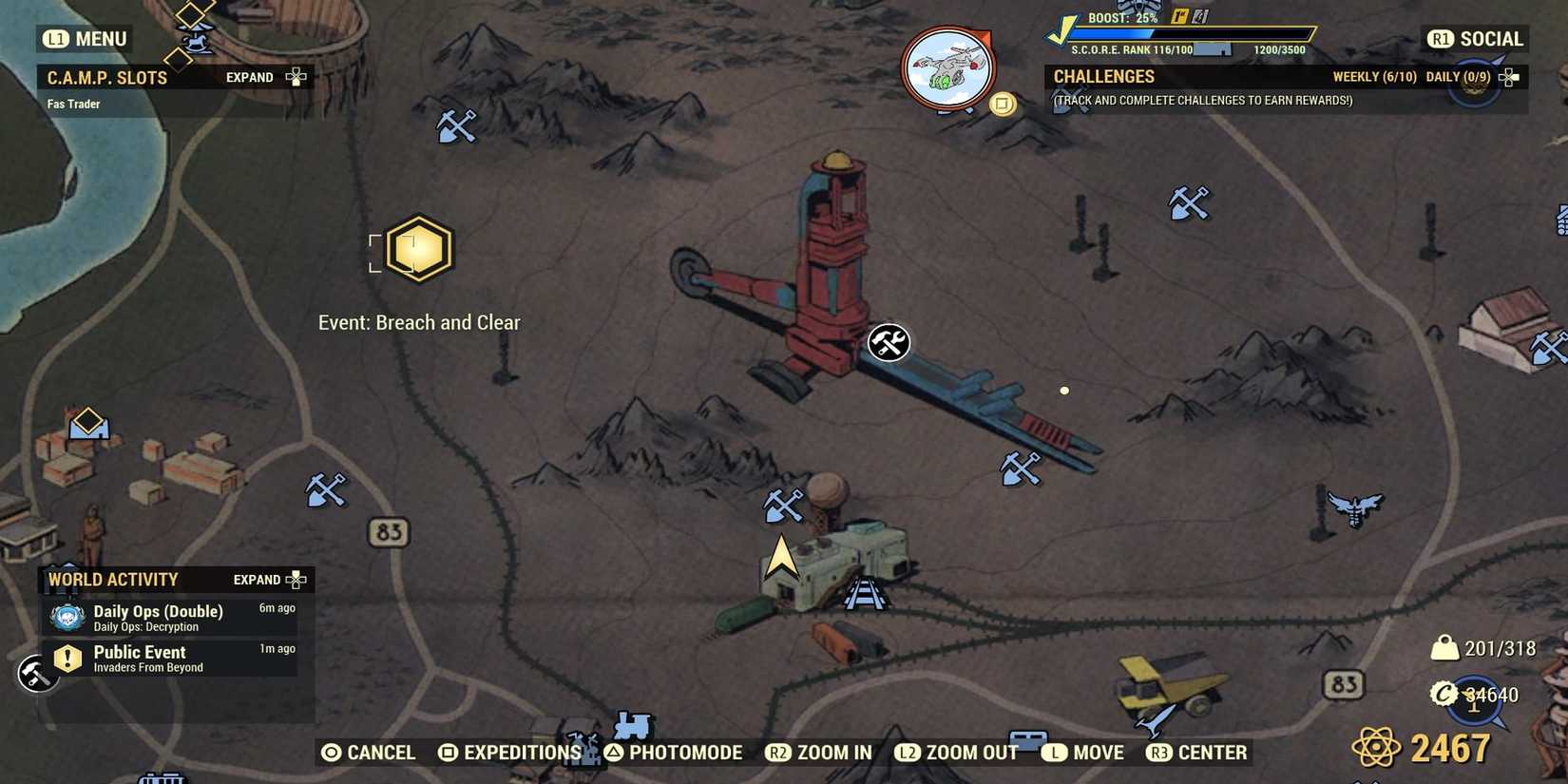Click the workshop wrench marker on the excavator
Screen dimensions: 1568x784
(888, 343)
